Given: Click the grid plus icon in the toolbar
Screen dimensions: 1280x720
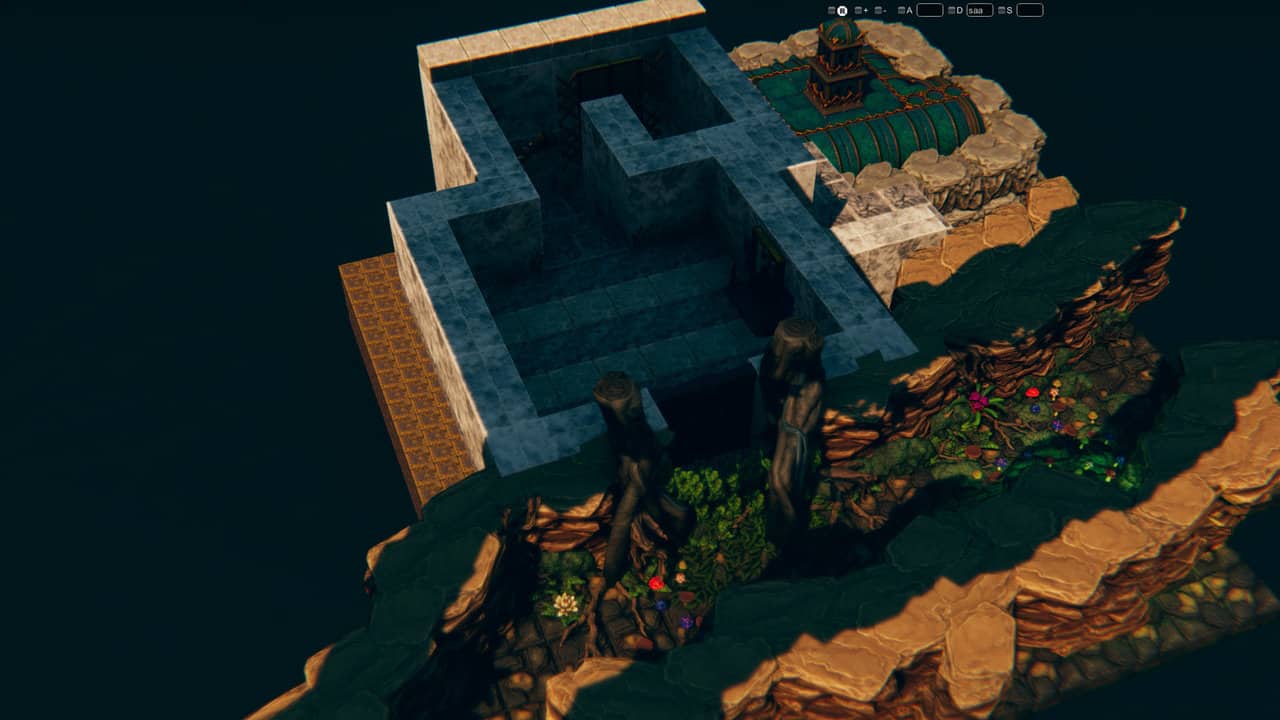Looking at the screenshot, I should pyautogui.click(x=858, y=9).
